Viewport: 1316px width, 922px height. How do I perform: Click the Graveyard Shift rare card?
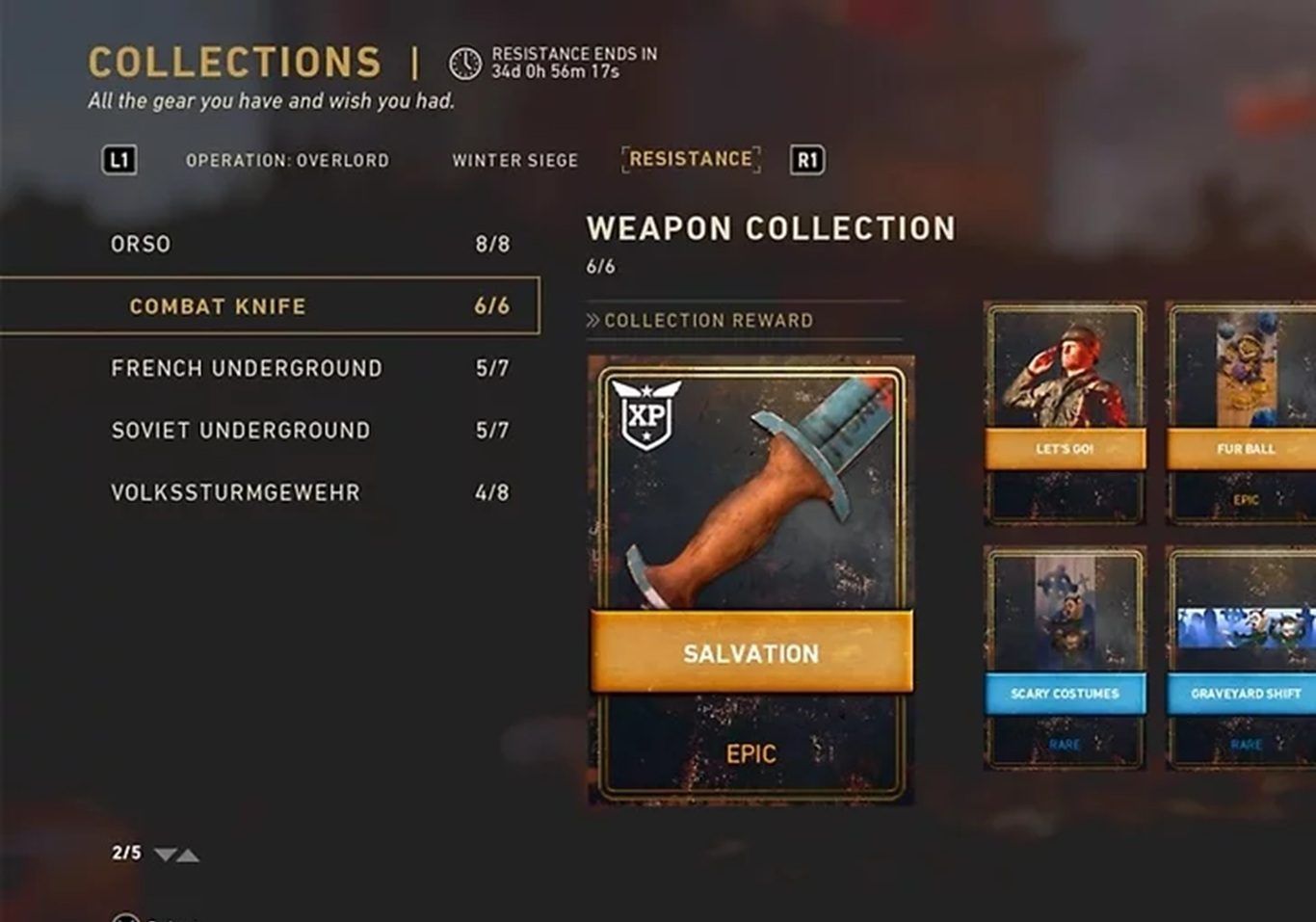click(x=1243, y=657)
